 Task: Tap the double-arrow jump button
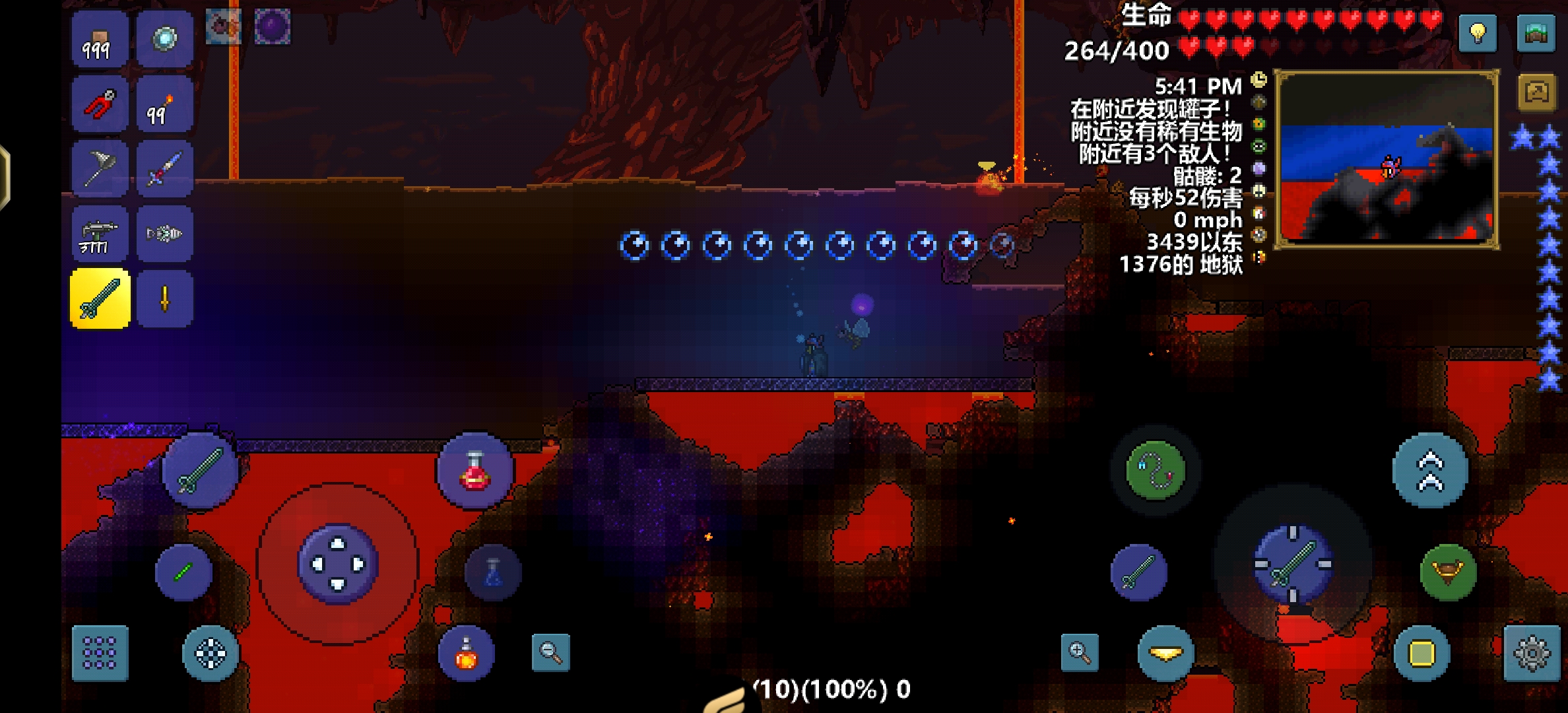[x=1430, y=471]
